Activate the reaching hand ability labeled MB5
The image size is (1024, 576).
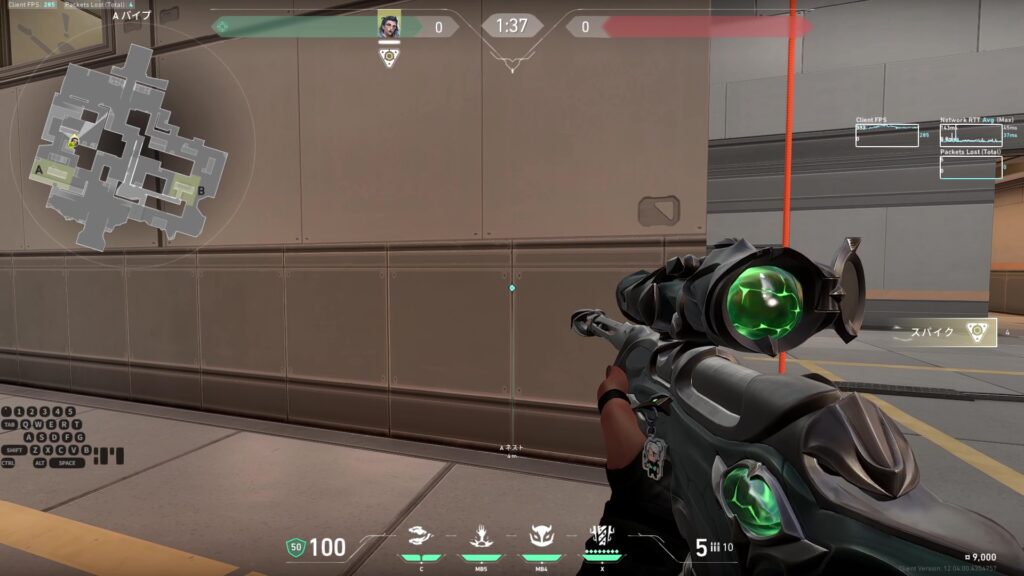481,538
